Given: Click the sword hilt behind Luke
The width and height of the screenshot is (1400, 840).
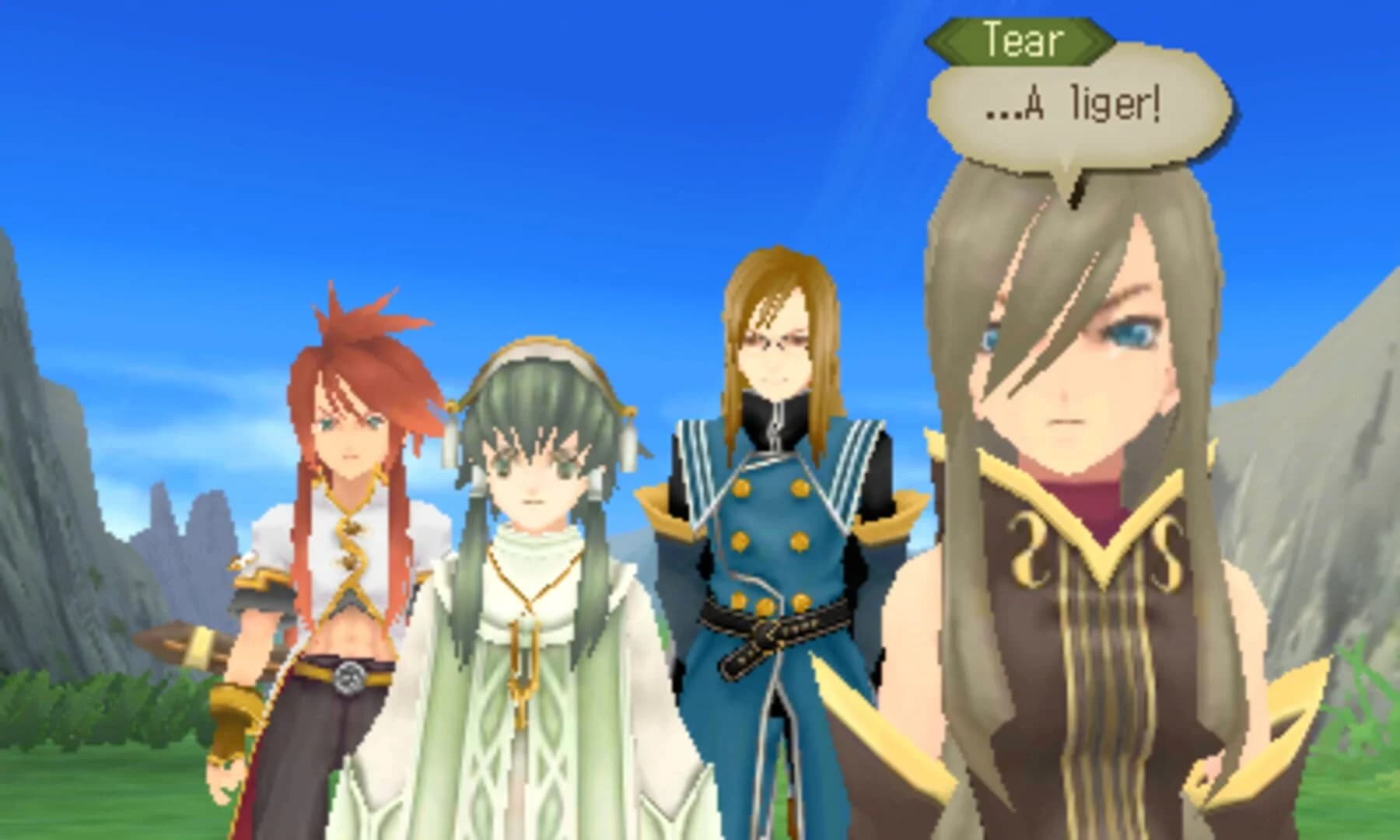Looking at the screenshot, I should pyautogui.click(x=198, y=646).
